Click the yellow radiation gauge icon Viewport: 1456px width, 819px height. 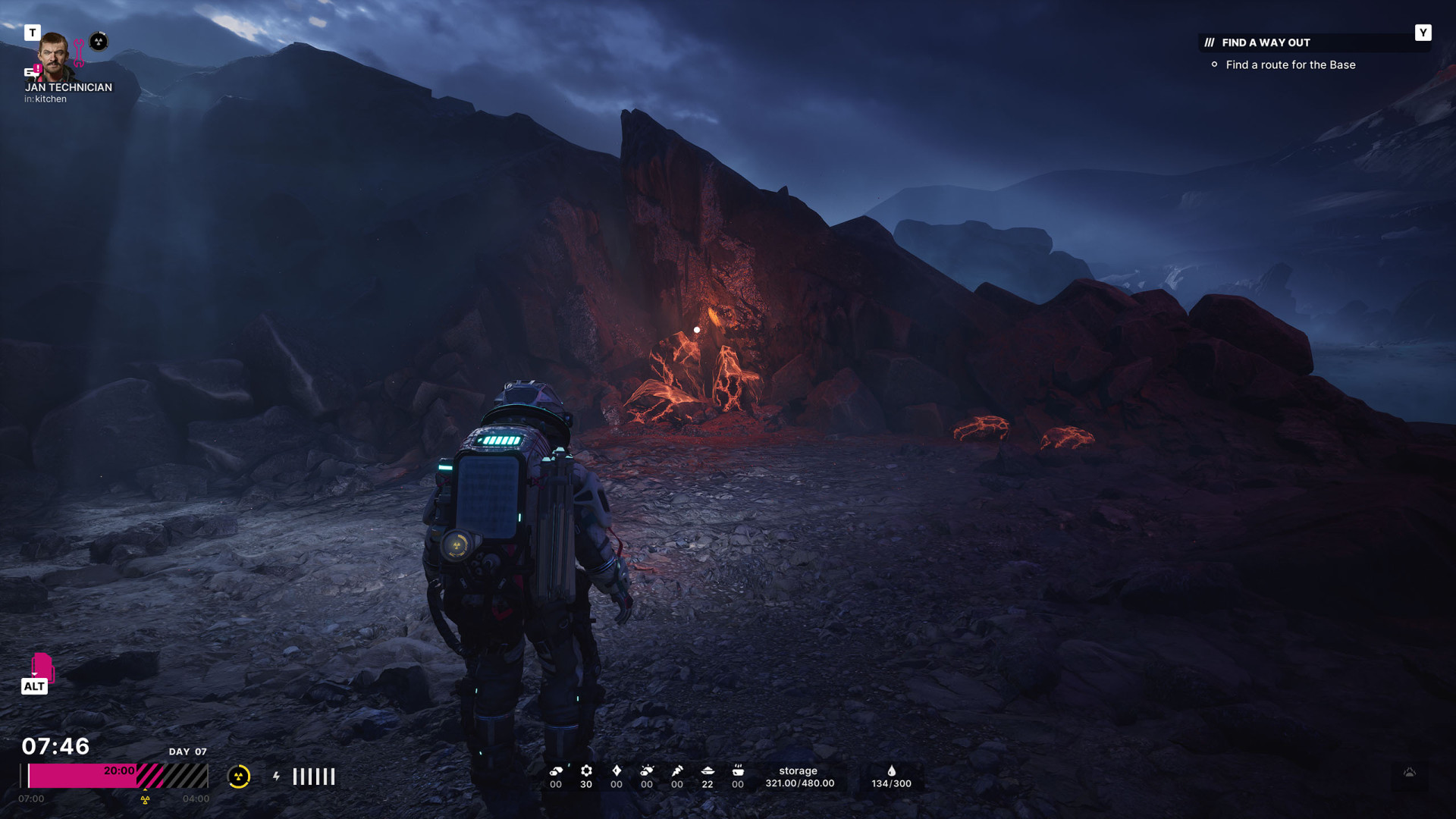point(239,777)
